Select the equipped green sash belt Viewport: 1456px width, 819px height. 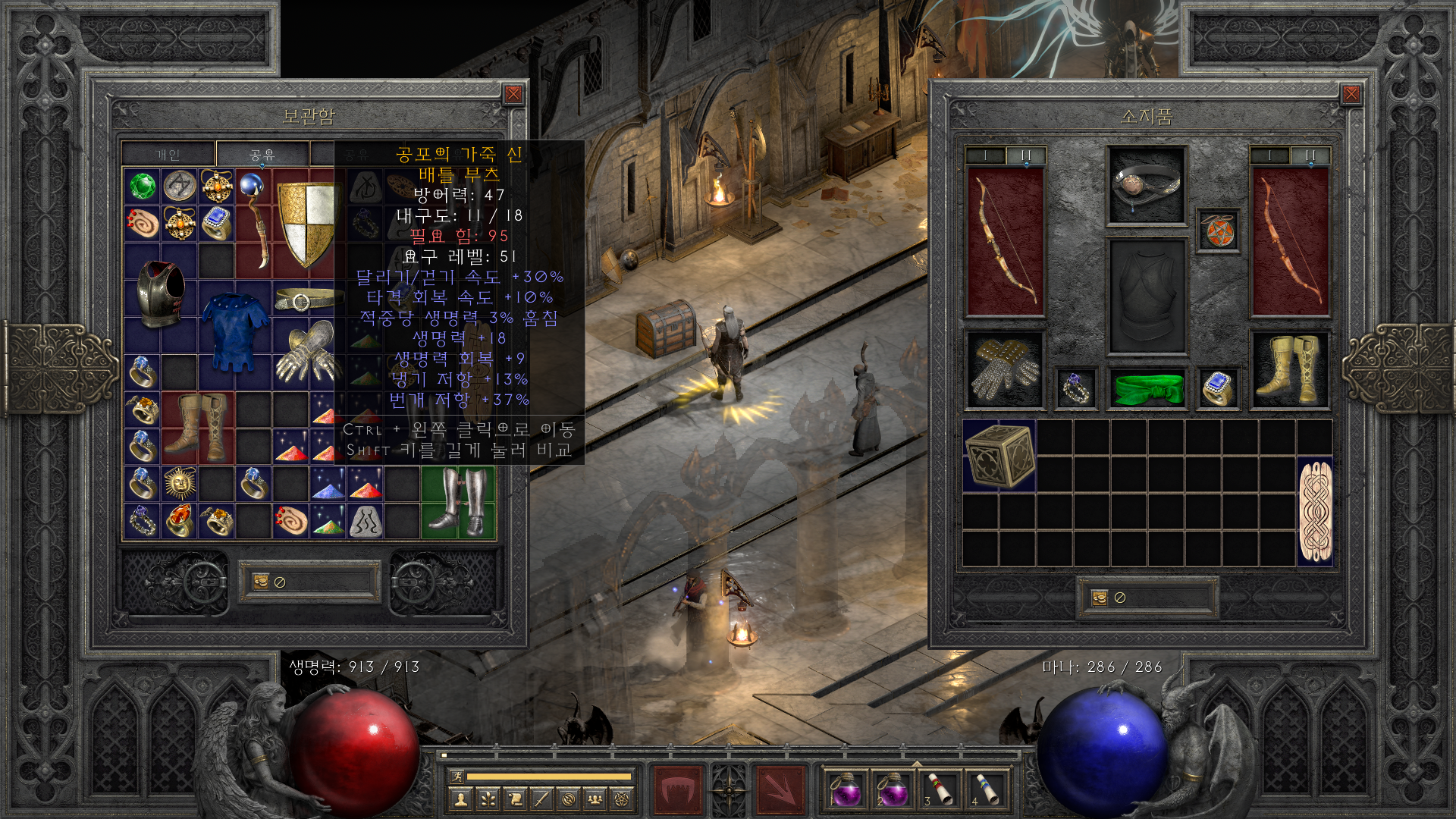pos(1147,388)
